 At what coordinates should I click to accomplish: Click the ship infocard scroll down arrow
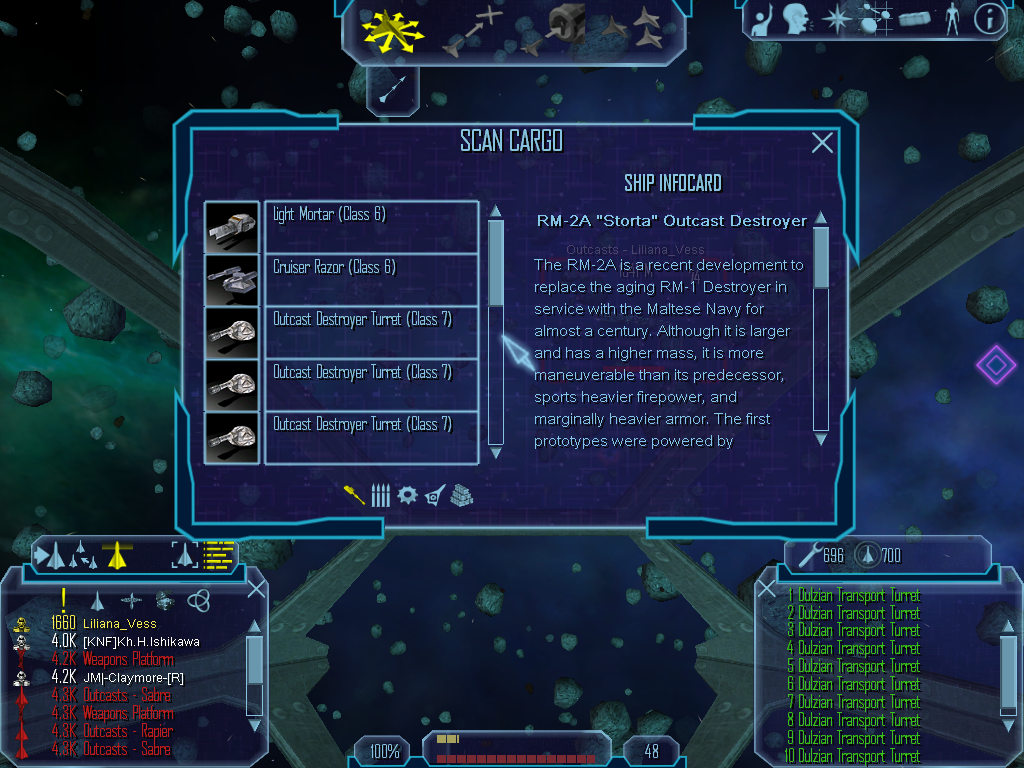click(x=821, y=438)
